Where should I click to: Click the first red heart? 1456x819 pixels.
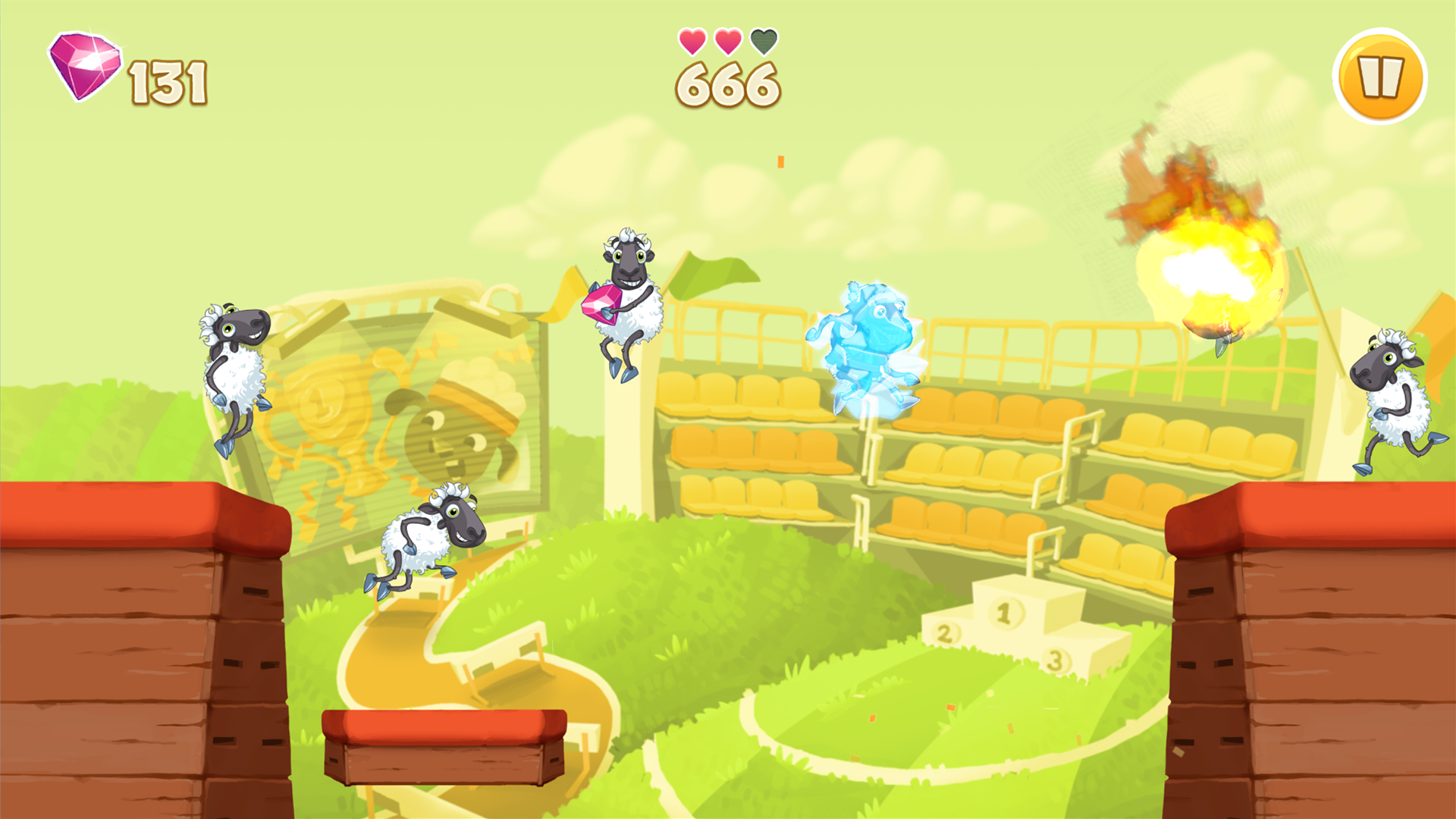tap(692, 42)
